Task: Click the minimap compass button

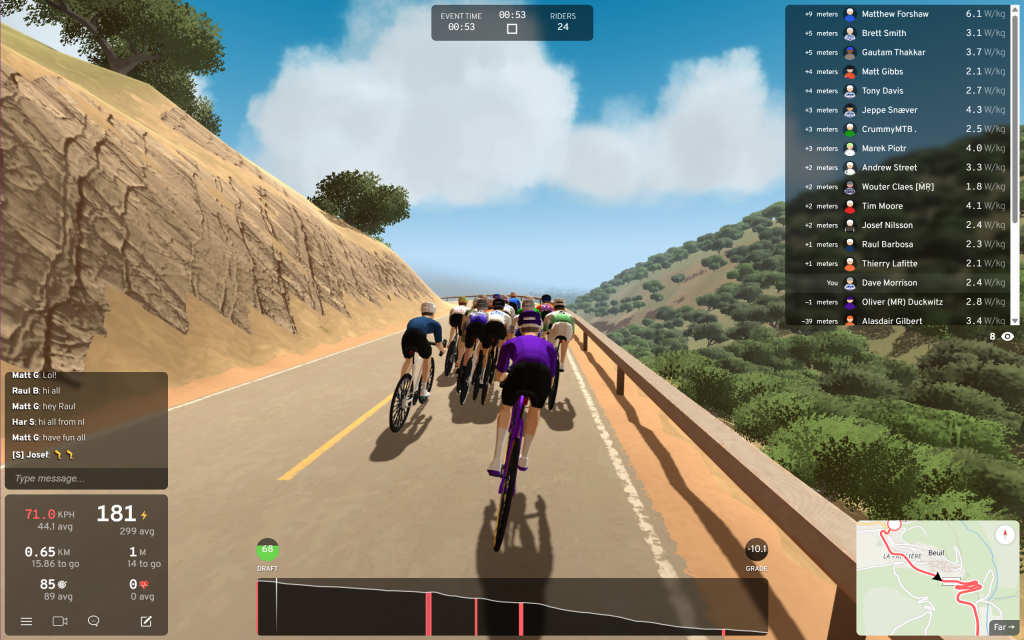Action: tap(1006, 534)
